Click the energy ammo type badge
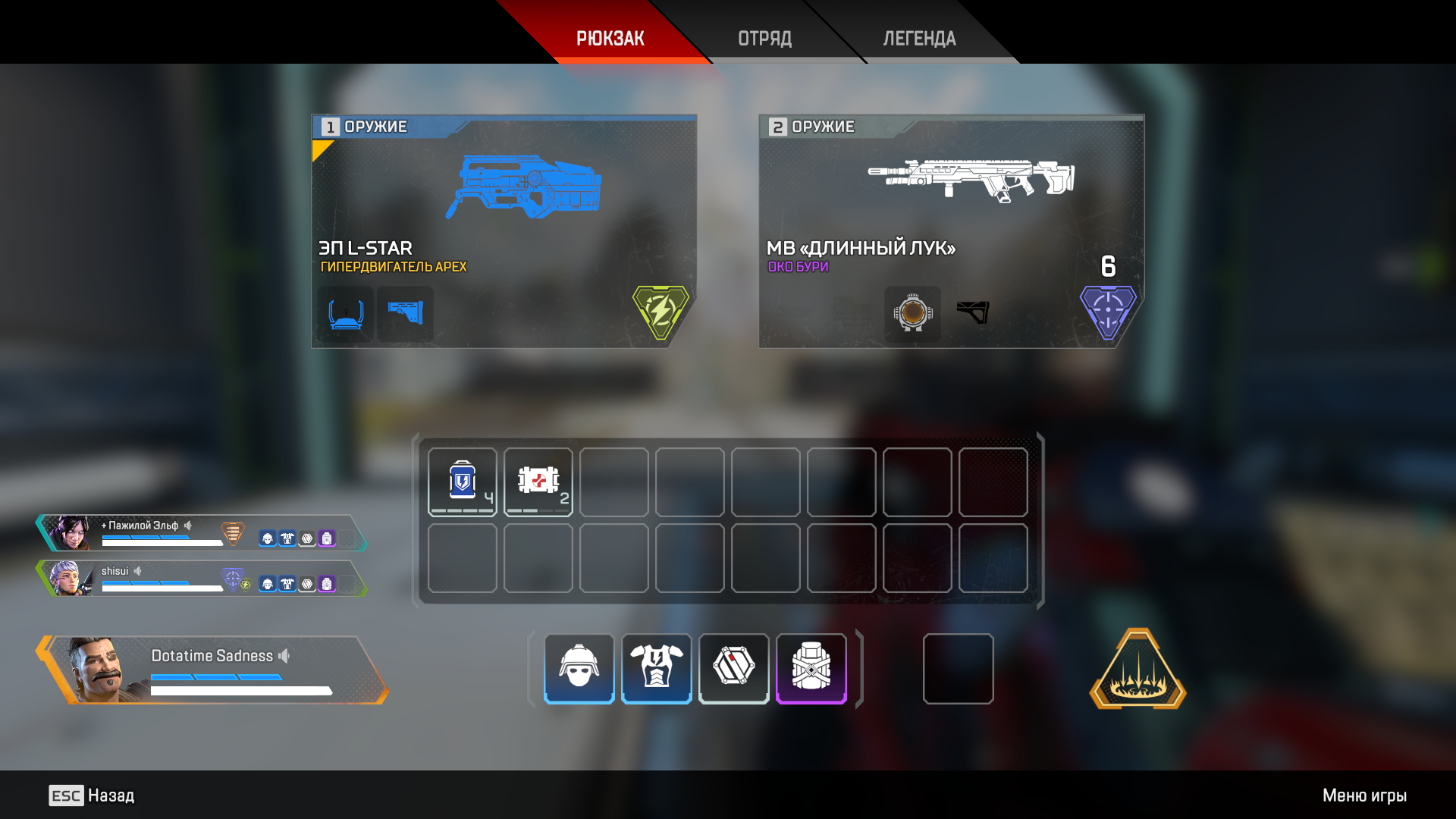Viewport: 1456px width, 819px height. pos(661,311)
